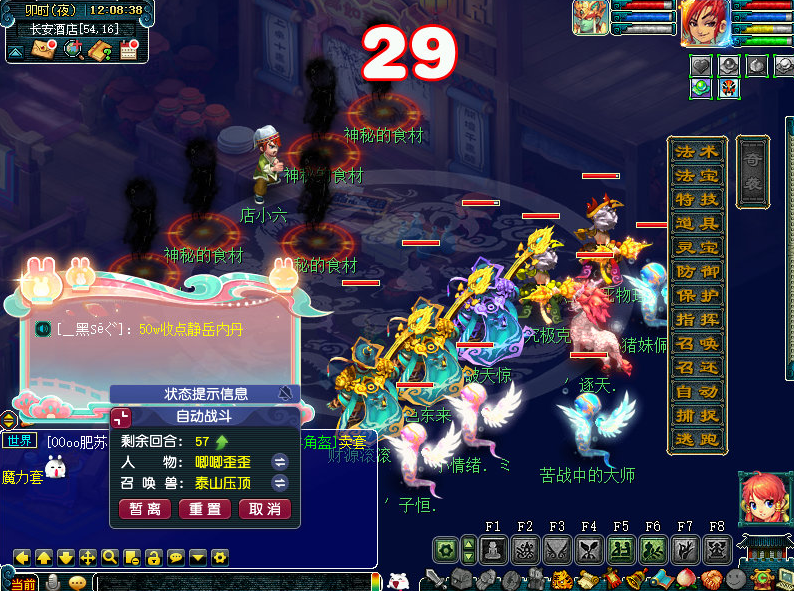Cancel auto-battle with the 取消 button
The height and width of the screenshot is (591, 794).
[265, 509]
